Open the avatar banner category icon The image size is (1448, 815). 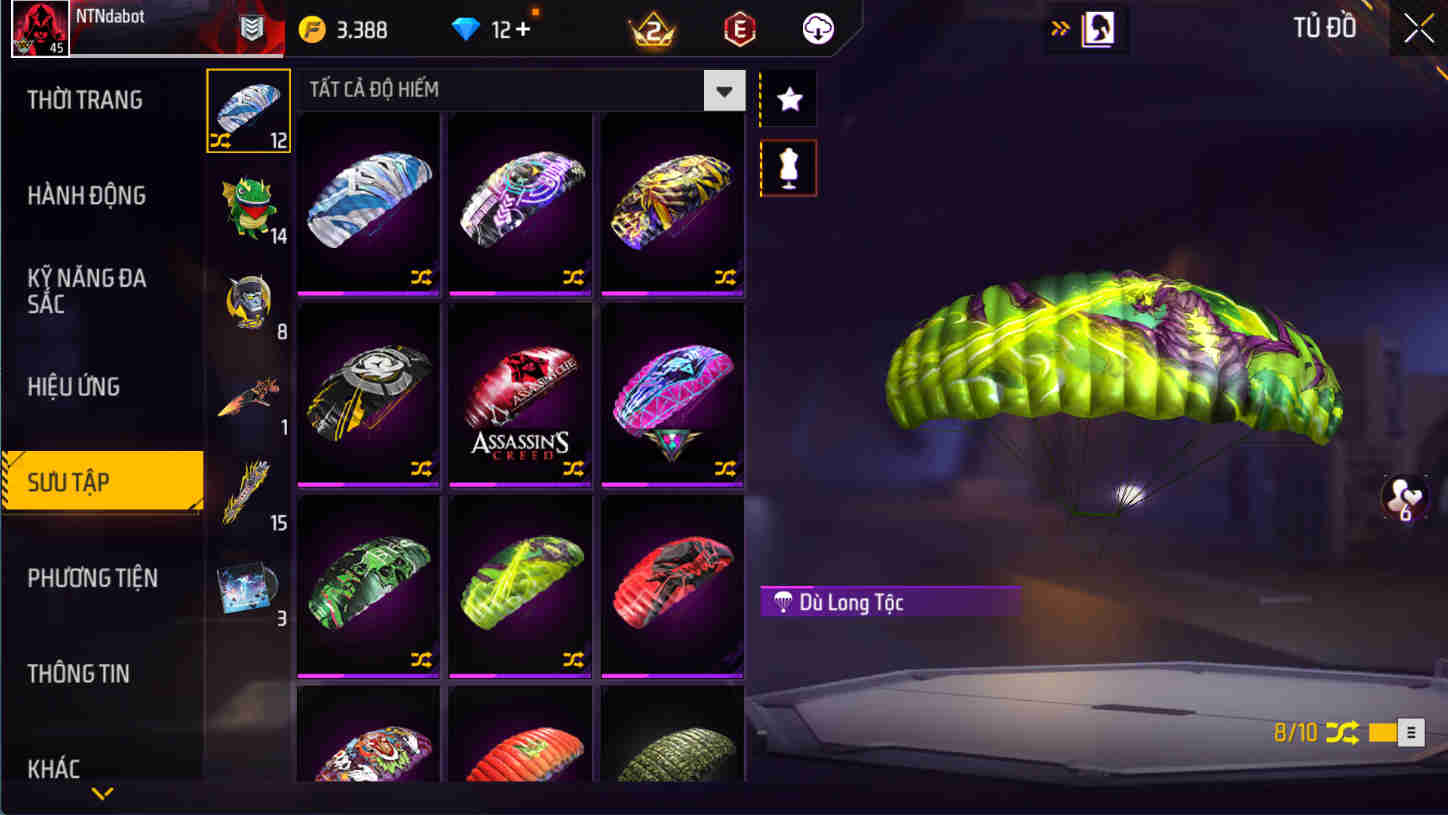point(248,300)
